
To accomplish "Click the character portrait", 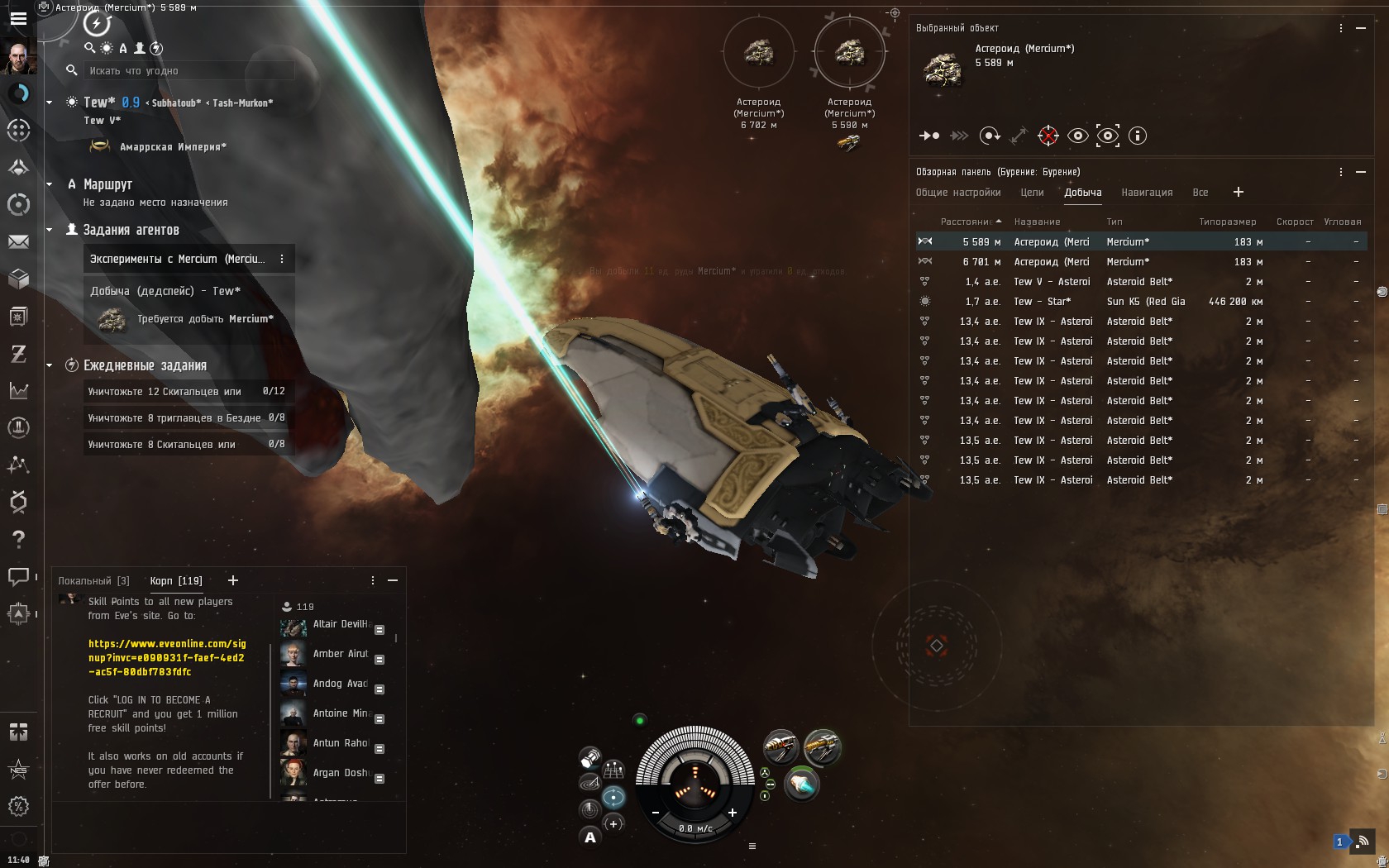I will click(x=18, y=58).
